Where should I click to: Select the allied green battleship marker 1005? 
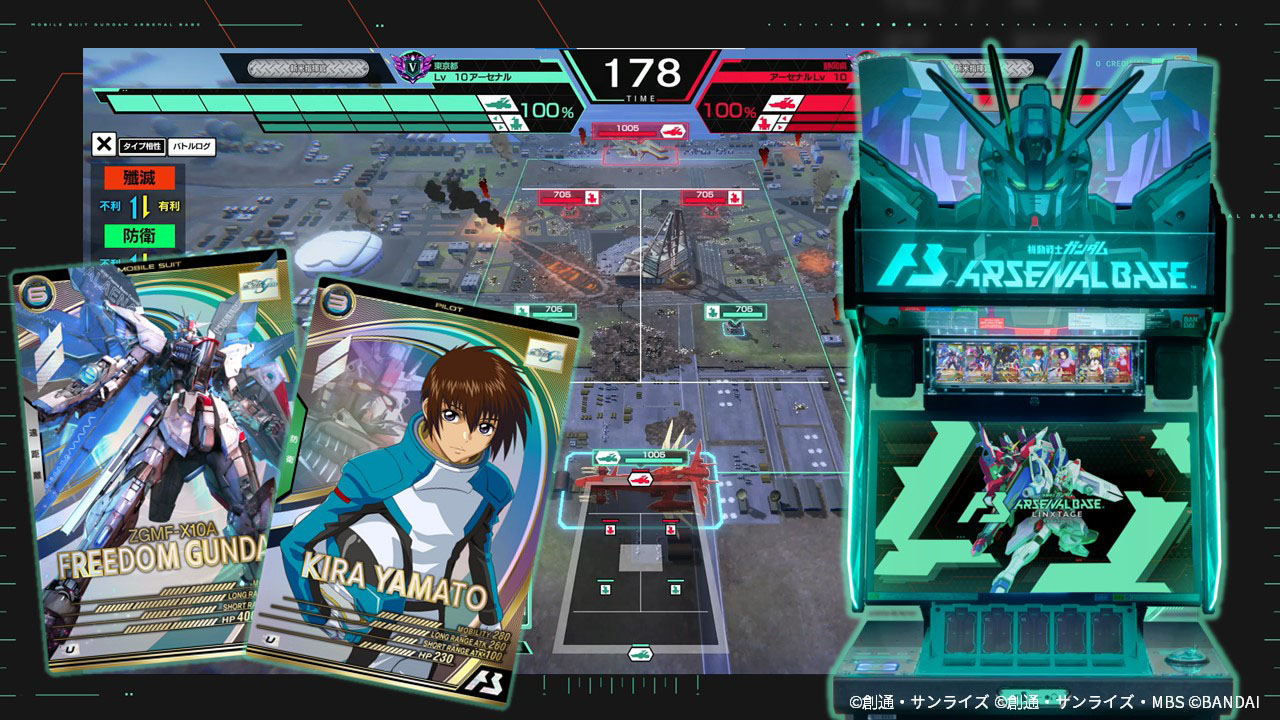(640, 456)
